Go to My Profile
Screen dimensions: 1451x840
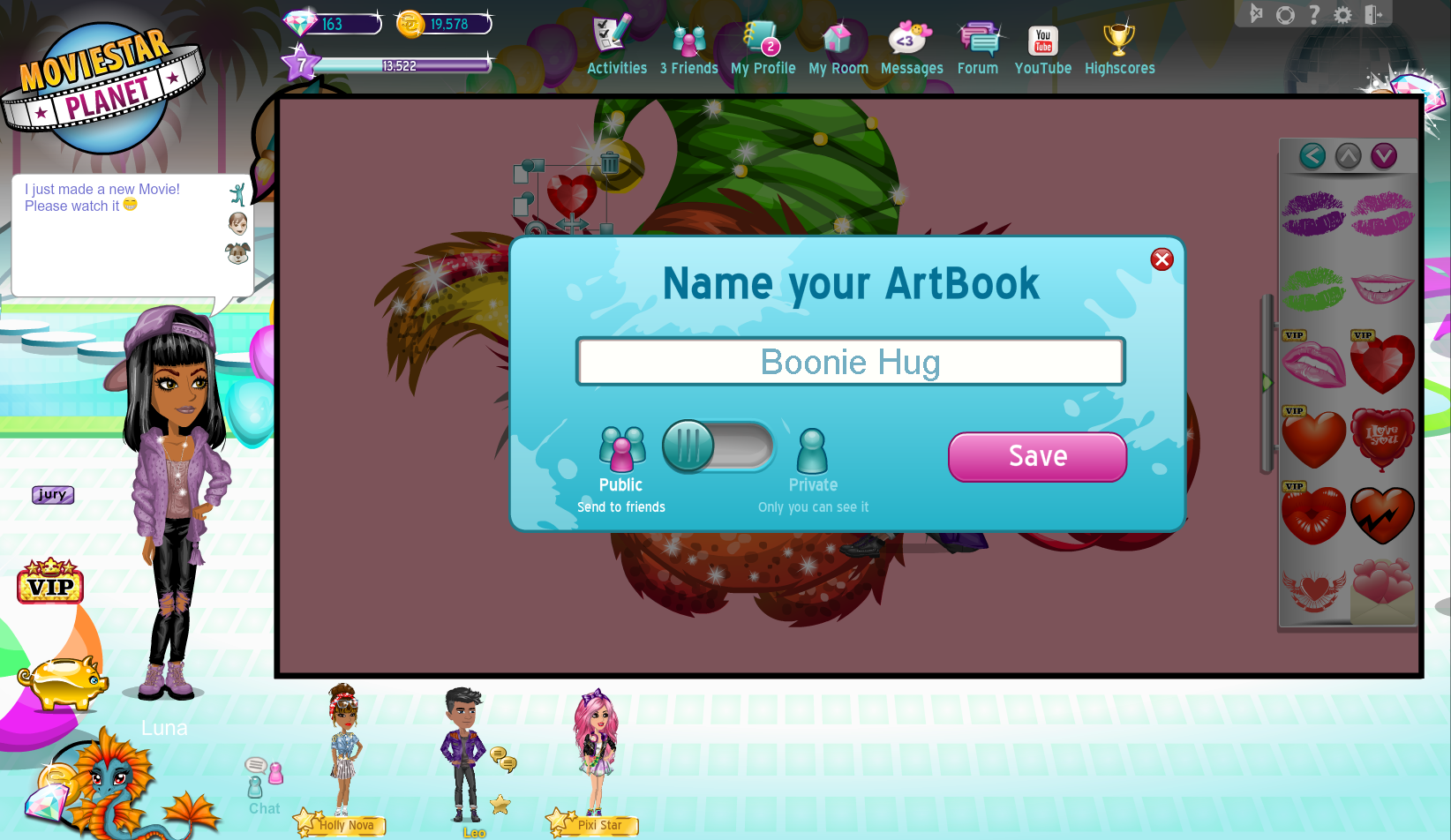click(763, 49)
